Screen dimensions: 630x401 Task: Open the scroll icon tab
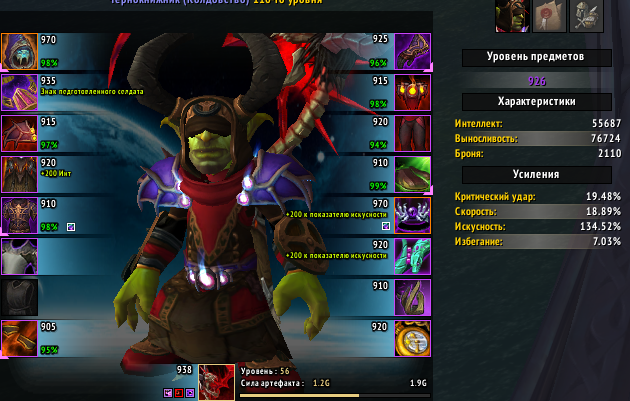549,15
